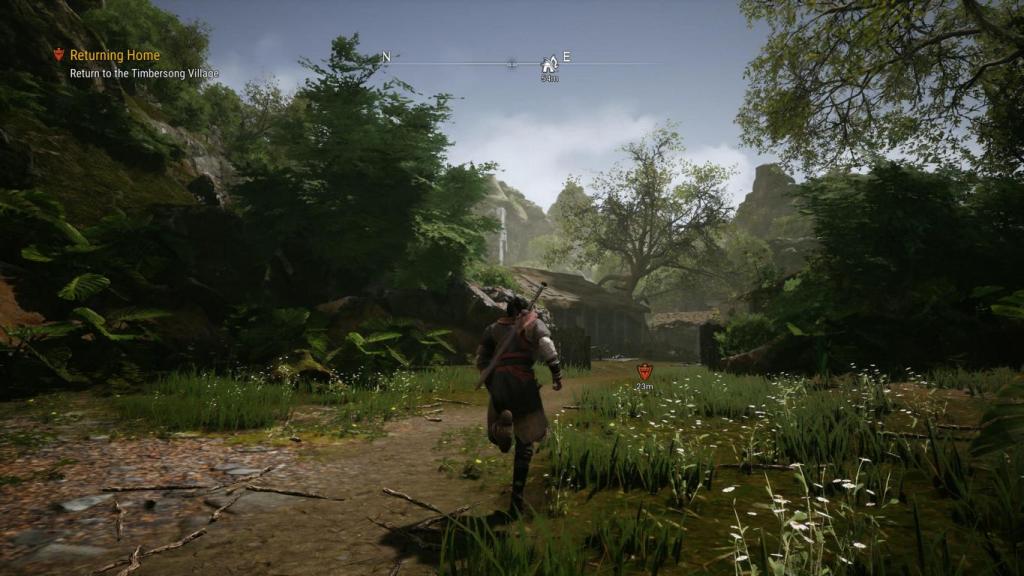Select the Returning Home quest tracker

point(115,56)
